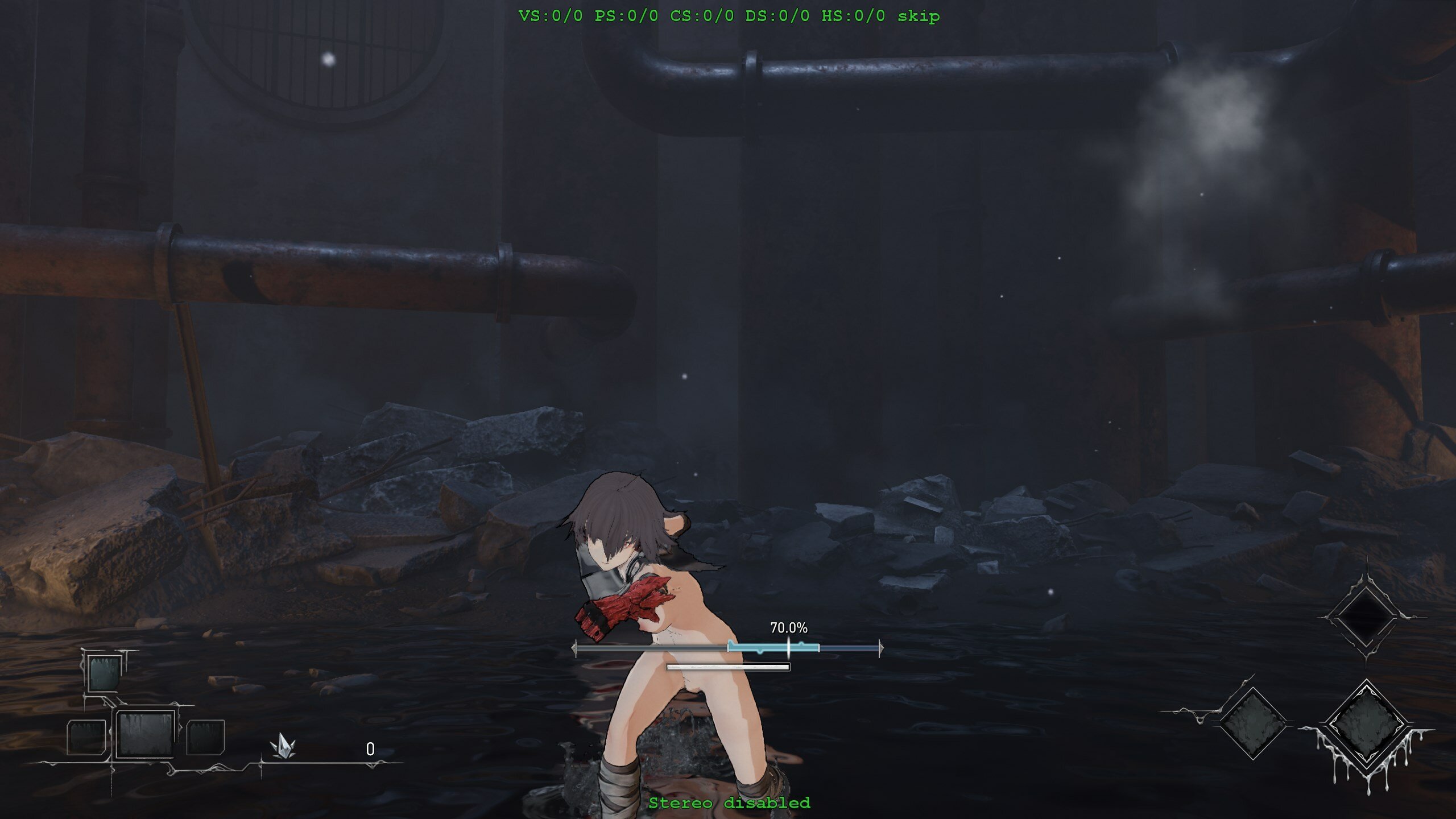
Task: Select the large central item slot
Action: pyautogui.click(x=145, y=734)
